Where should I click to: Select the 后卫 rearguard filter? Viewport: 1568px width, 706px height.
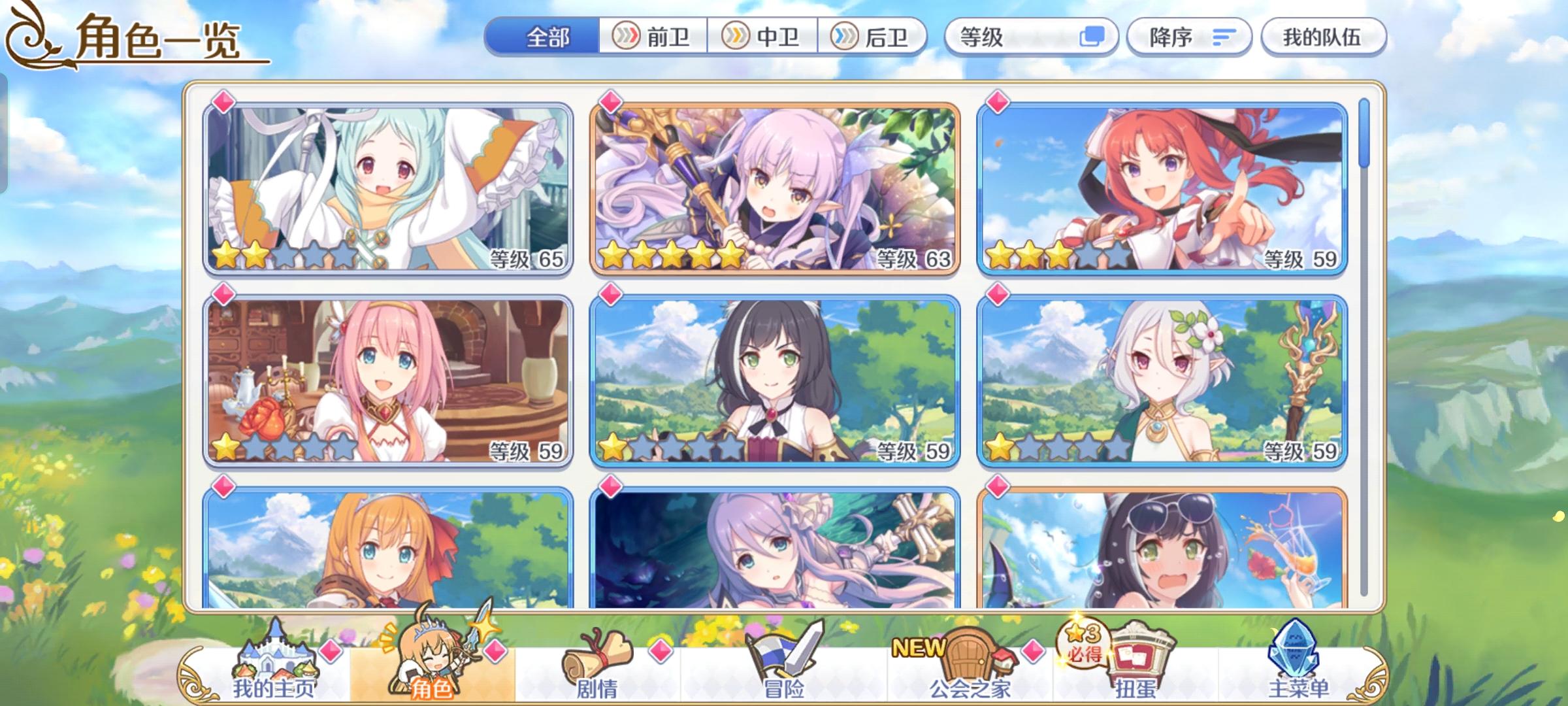(x=875, y=37)
